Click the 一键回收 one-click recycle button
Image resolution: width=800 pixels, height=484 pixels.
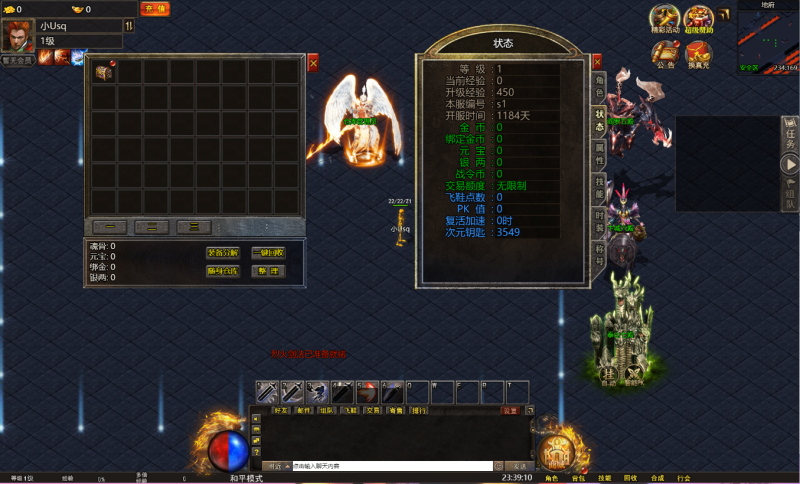tap(268, 253)
